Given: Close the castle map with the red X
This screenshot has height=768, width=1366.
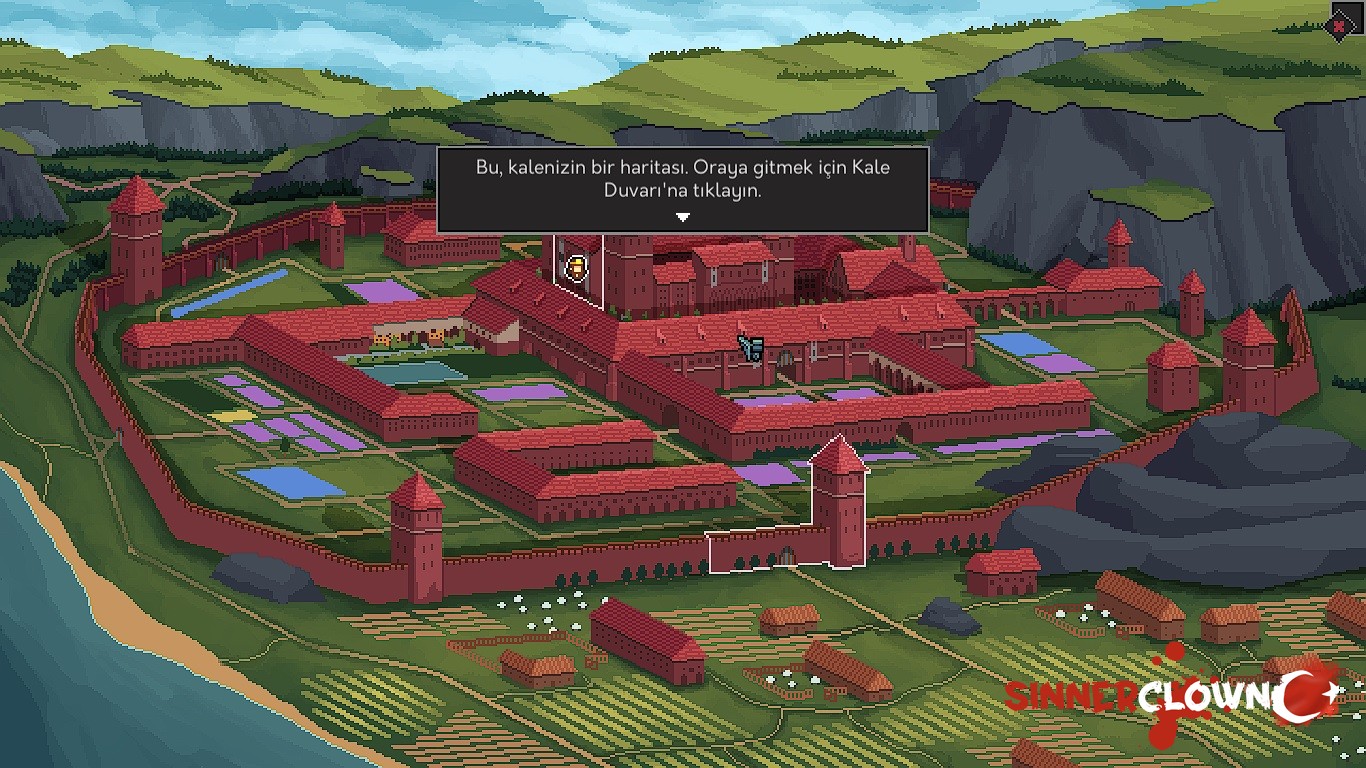Looking at the screenshot, I should 1340,26.
